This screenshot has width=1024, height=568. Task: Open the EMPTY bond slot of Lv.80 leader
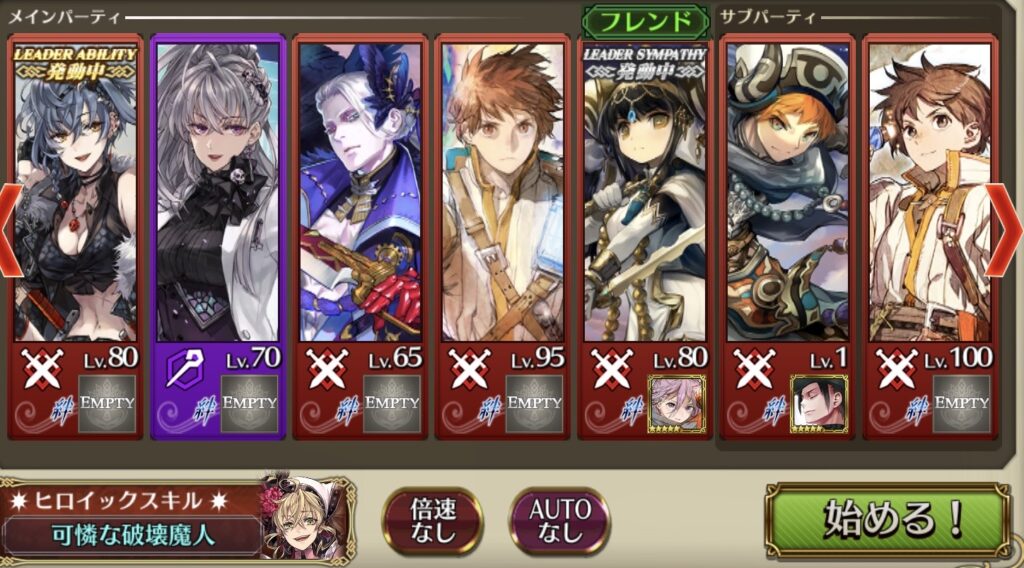tap(108, 403)
